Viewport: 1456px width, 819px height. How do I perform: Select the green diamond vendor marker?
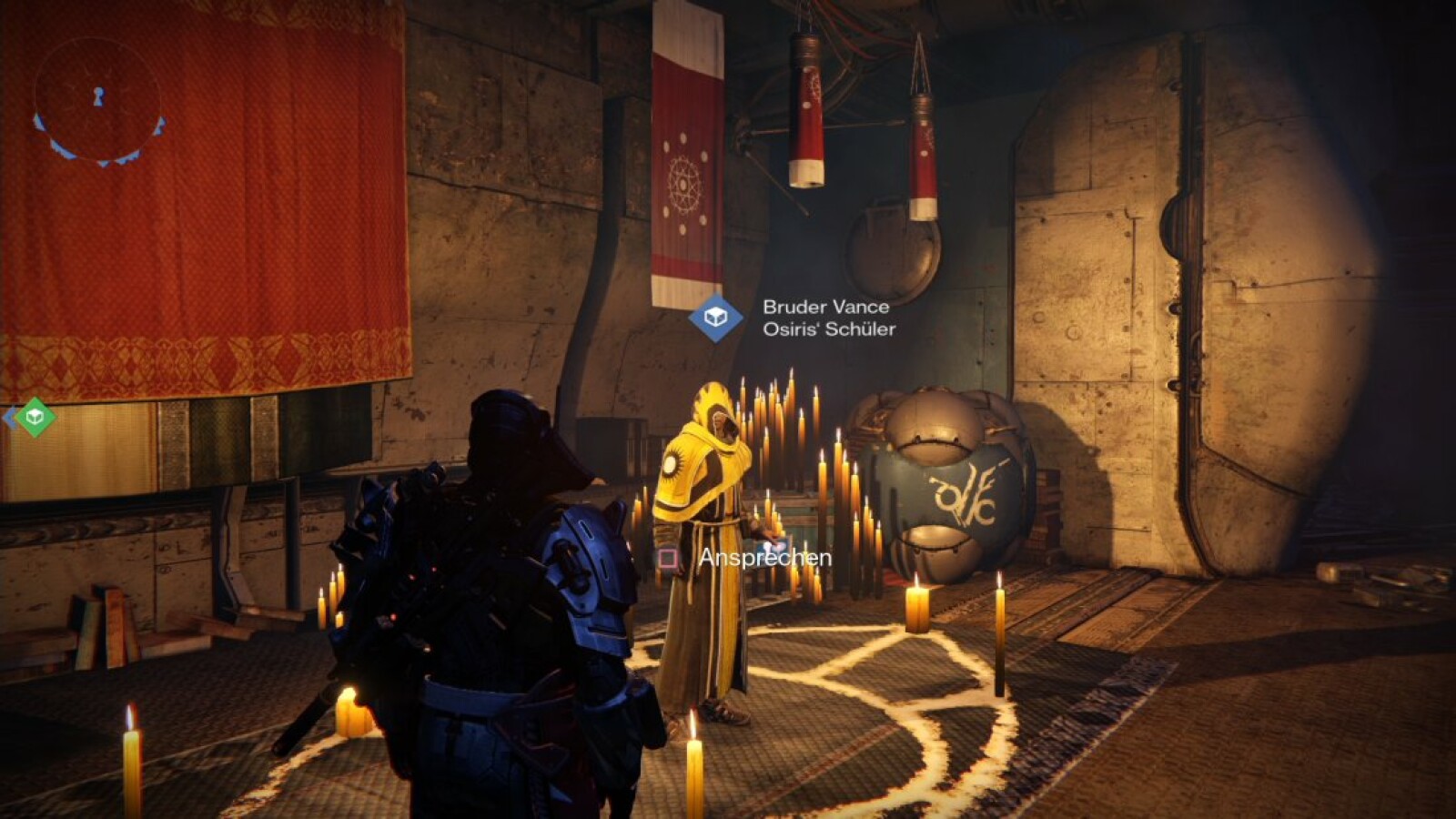pos(35,417)
